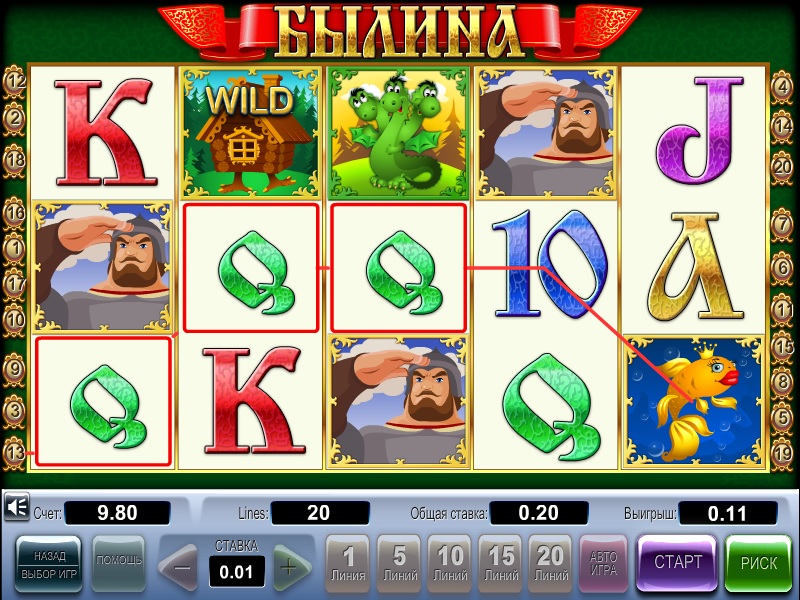Spin the reels with the СТАРТ button

pos(677,563)
